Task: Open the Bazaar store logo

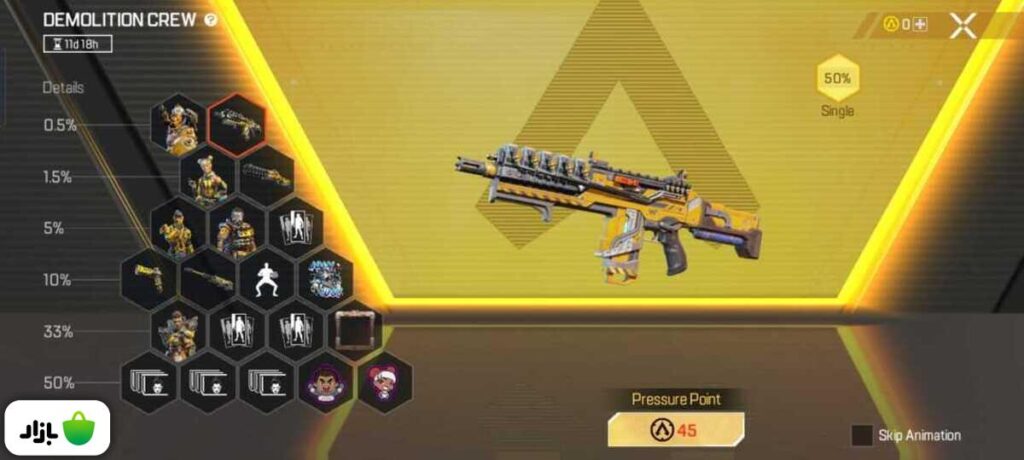Action: [x=57, y=429]
